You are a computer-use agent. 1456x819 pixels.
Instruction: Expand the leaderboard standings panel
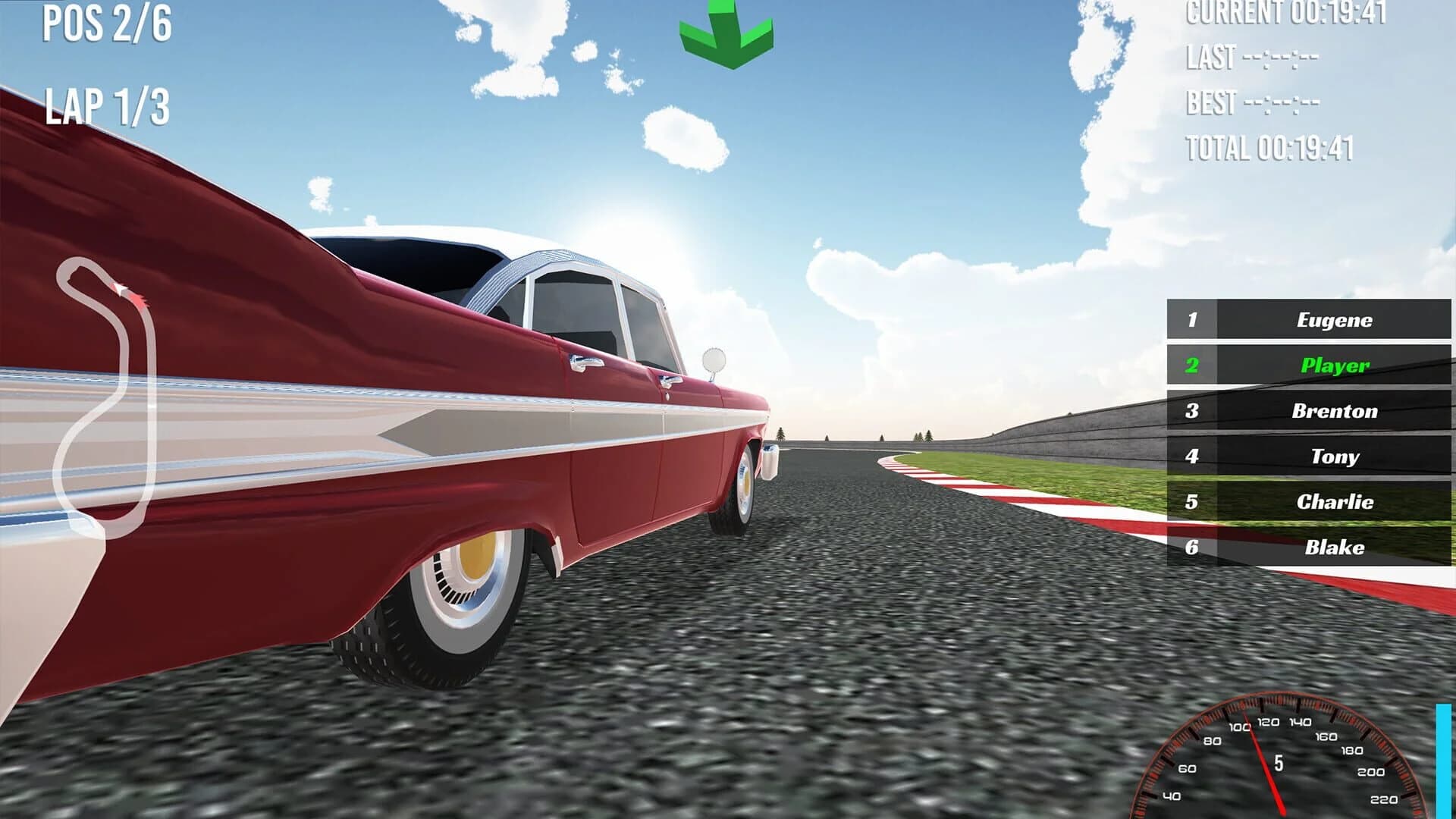pos(1307,434)
